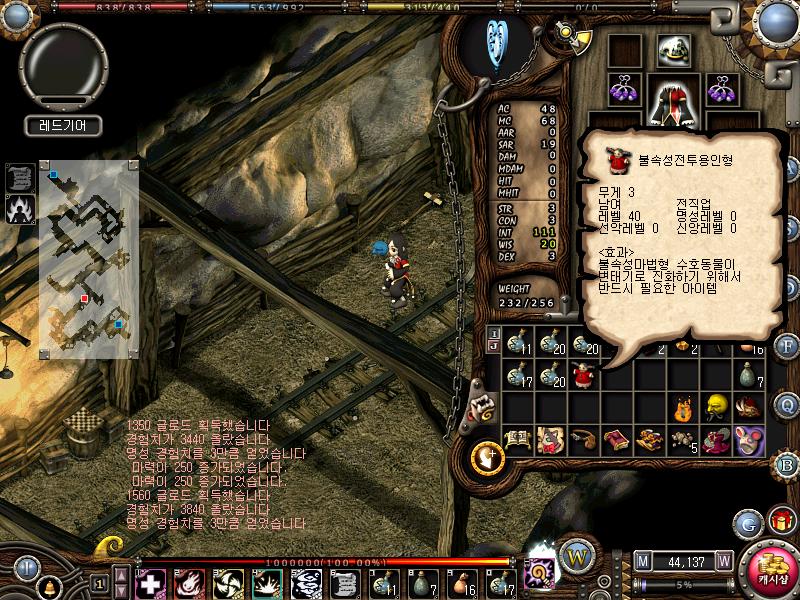Click the round Q side button
The image size is (800, 600).
pos(787,403)
